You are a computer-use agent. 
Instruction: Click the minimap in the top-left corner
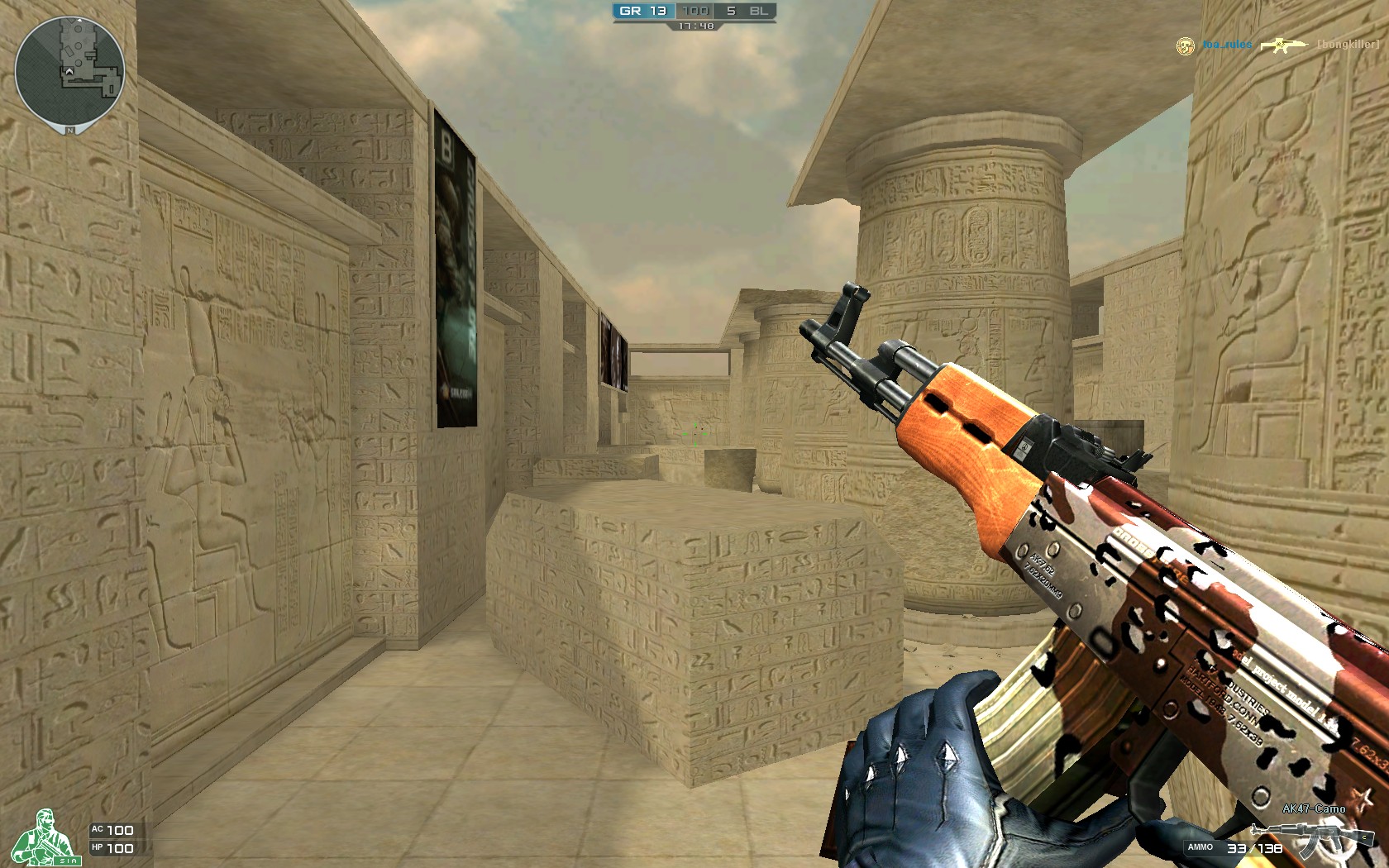[70, 70]
